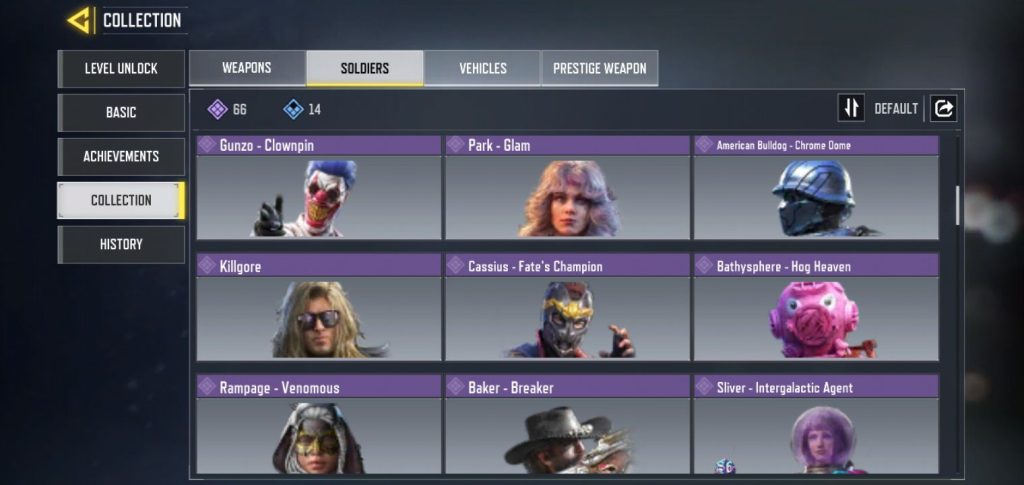Click the share arrow button
Viewport: 1024px width, 485px height.
coord(943,108)
